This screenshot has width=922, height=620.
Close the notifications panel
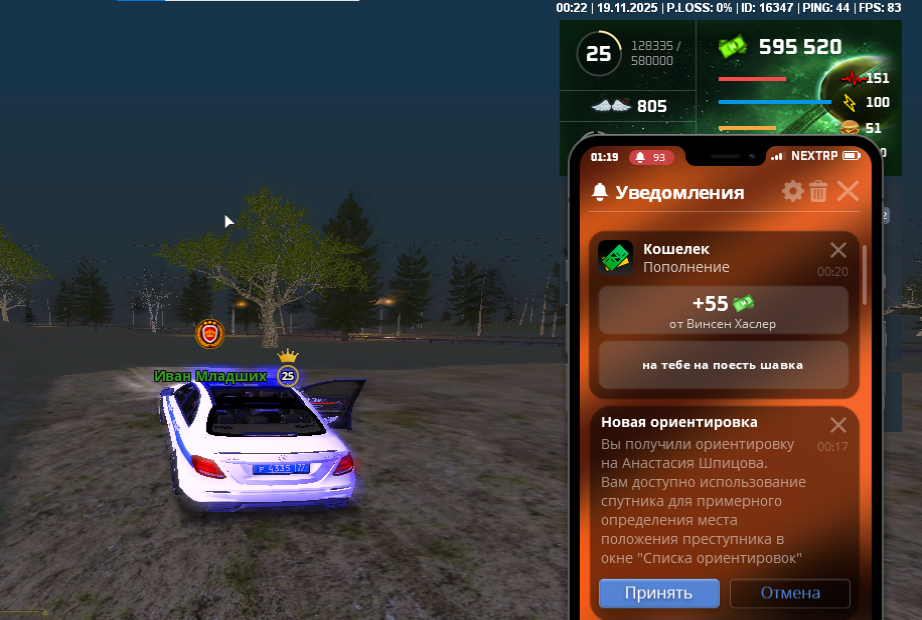coord(847,191)
